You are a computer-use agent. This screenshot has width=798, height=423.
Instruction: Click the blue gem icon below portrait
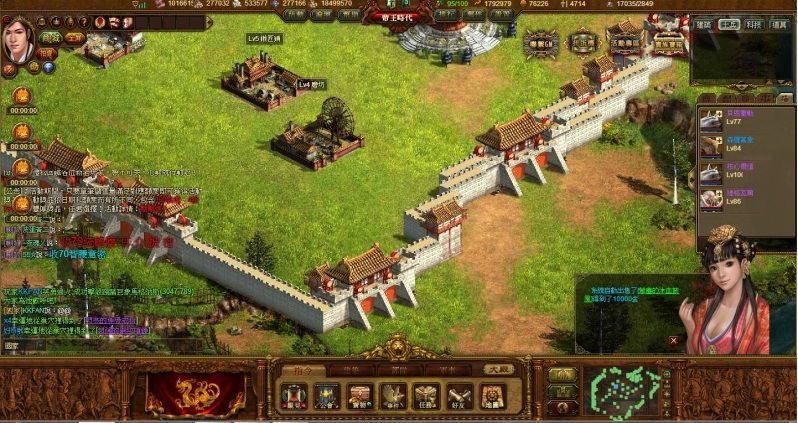pos(49,68)
